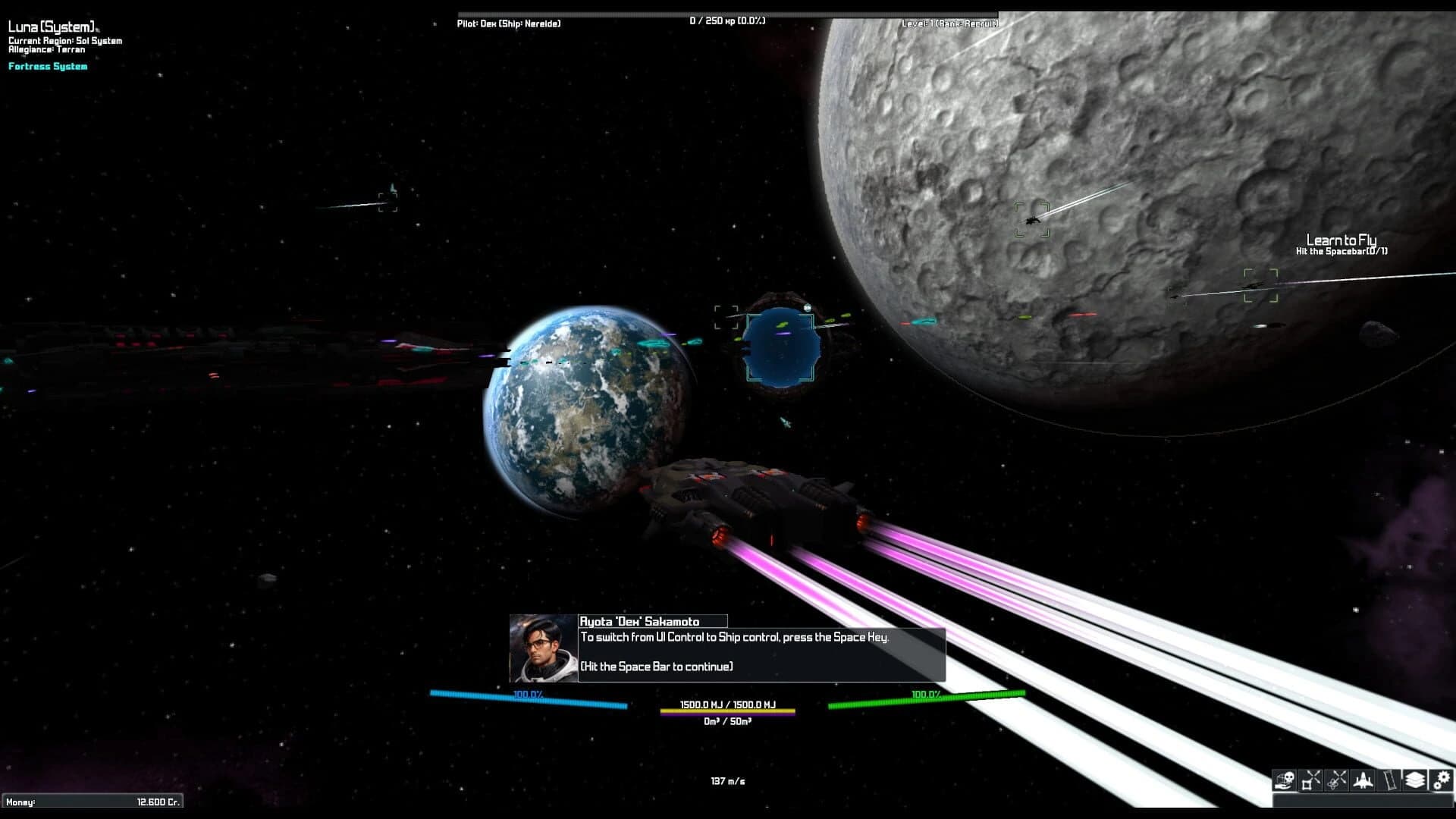Click the 0 / 250 xp progress bar
Screen dimensions: 1456x819
click(x=726, y=21)
